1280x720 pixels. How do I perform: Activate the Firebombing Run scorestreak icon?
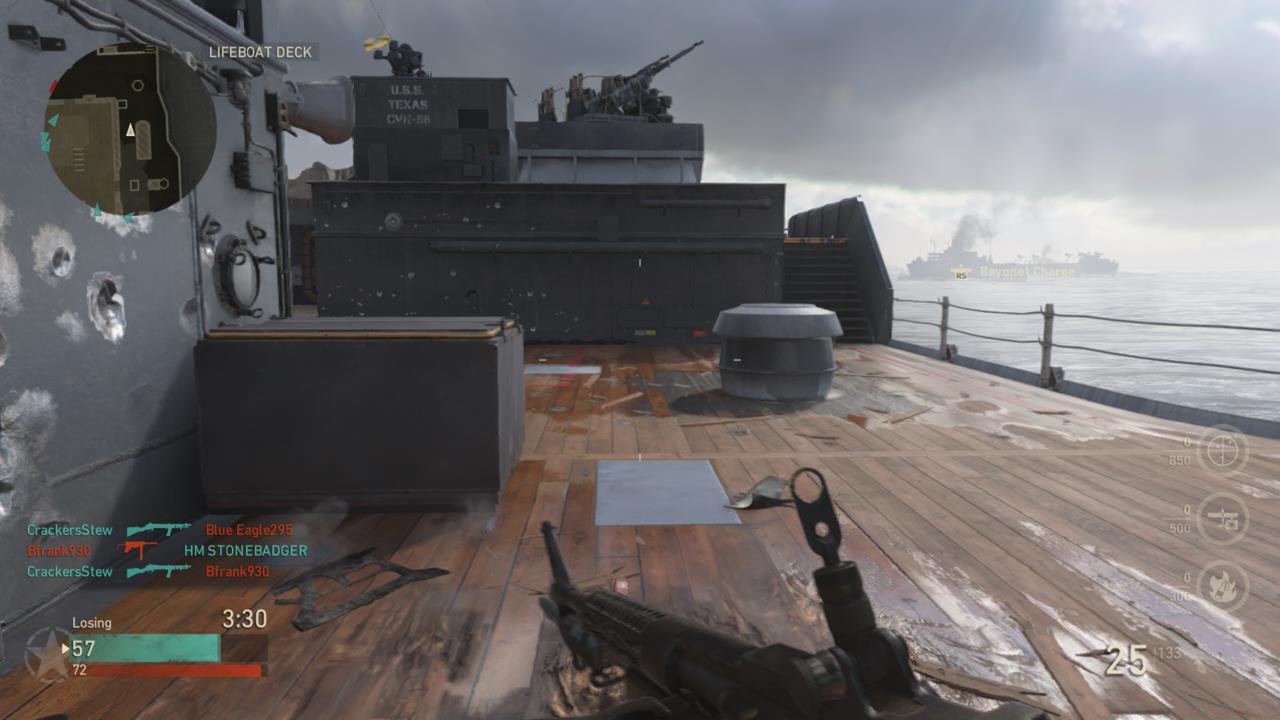(x=1222, y=588)
